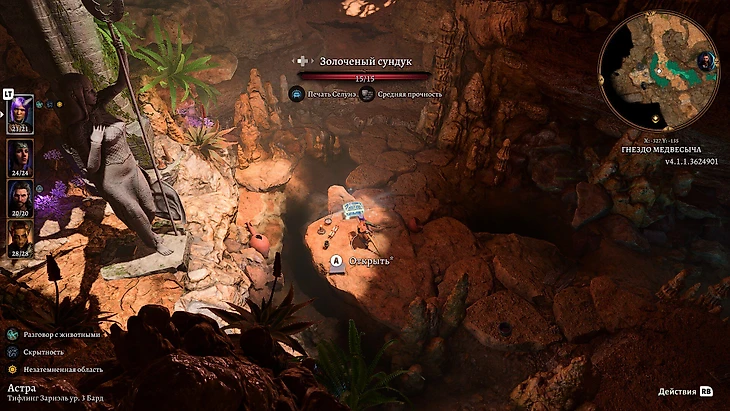Viewport: 730px width, 411px height.
Task: Open the 'Открыть' prompt on the chest
Action: [x=337, y=261]
